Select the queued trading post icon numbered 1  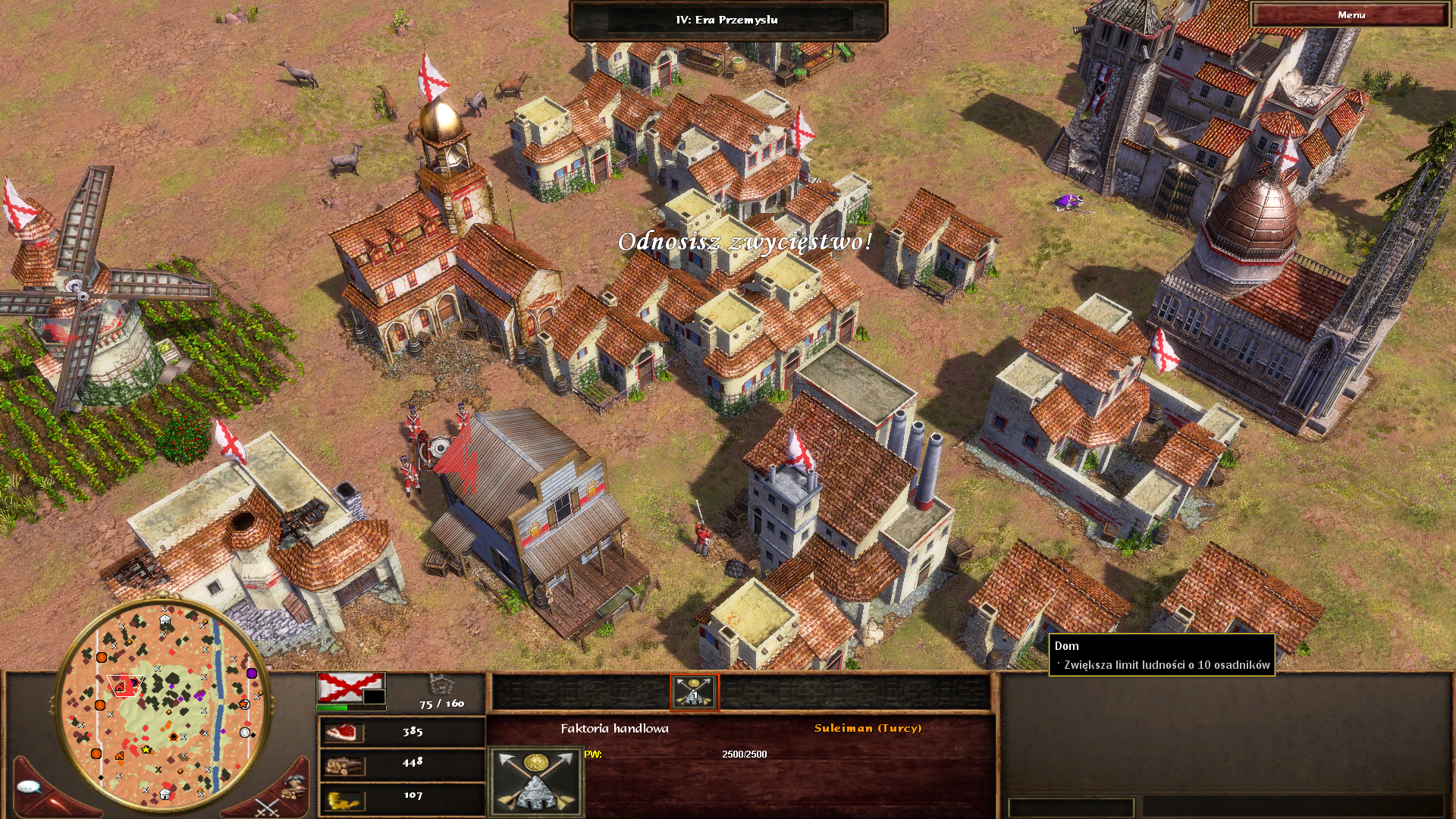pos(694,692)
